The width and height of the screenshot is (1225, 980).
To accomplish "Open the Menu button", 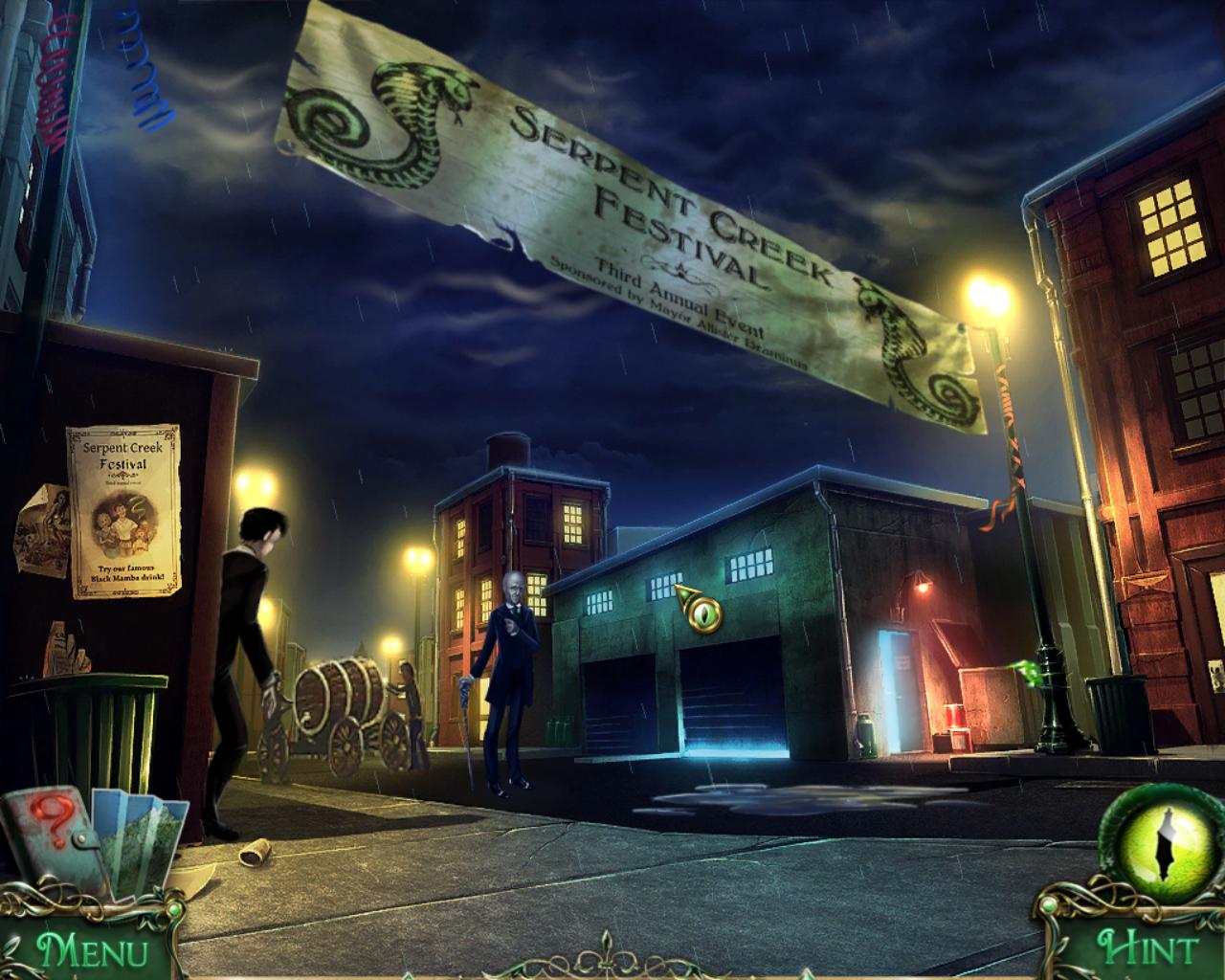I will pos(92,951).
